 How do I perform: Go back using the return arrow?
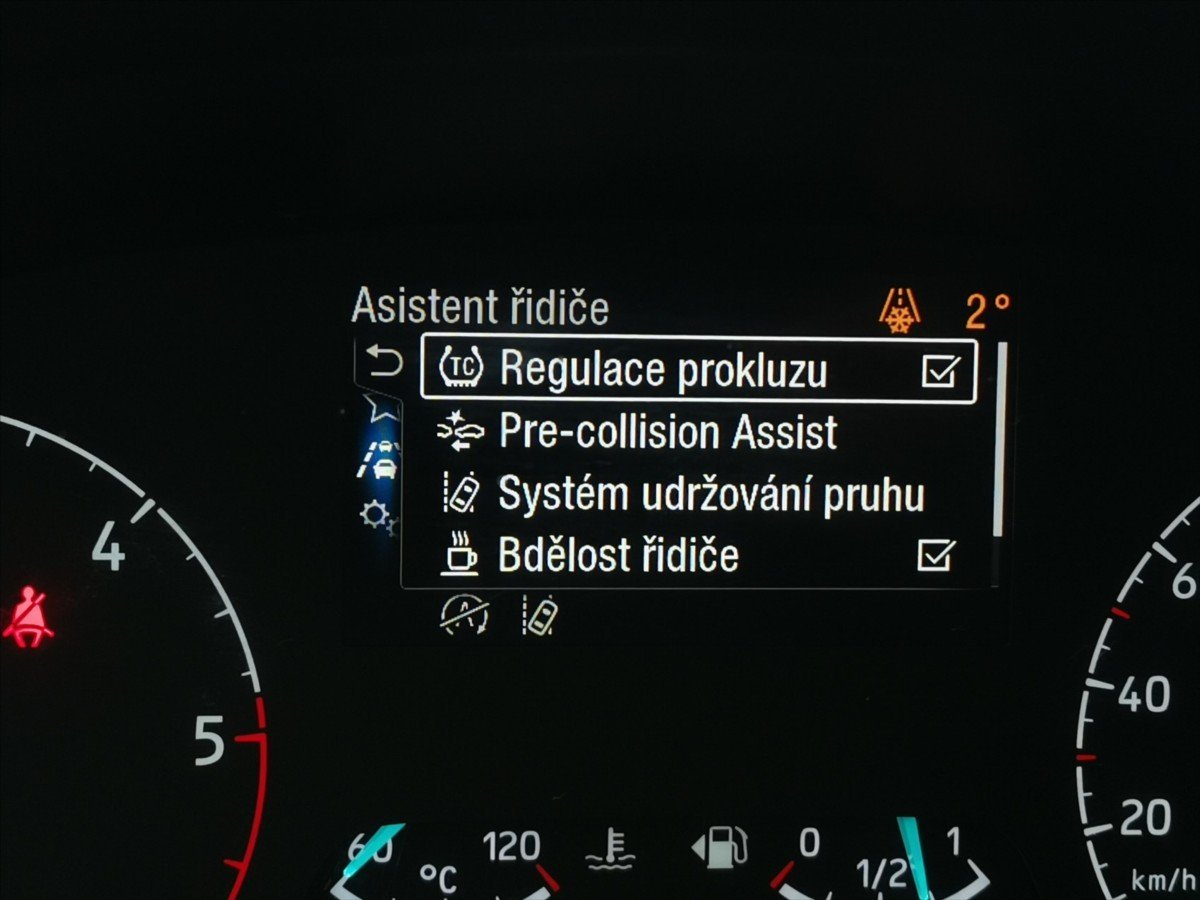point(384,361)
